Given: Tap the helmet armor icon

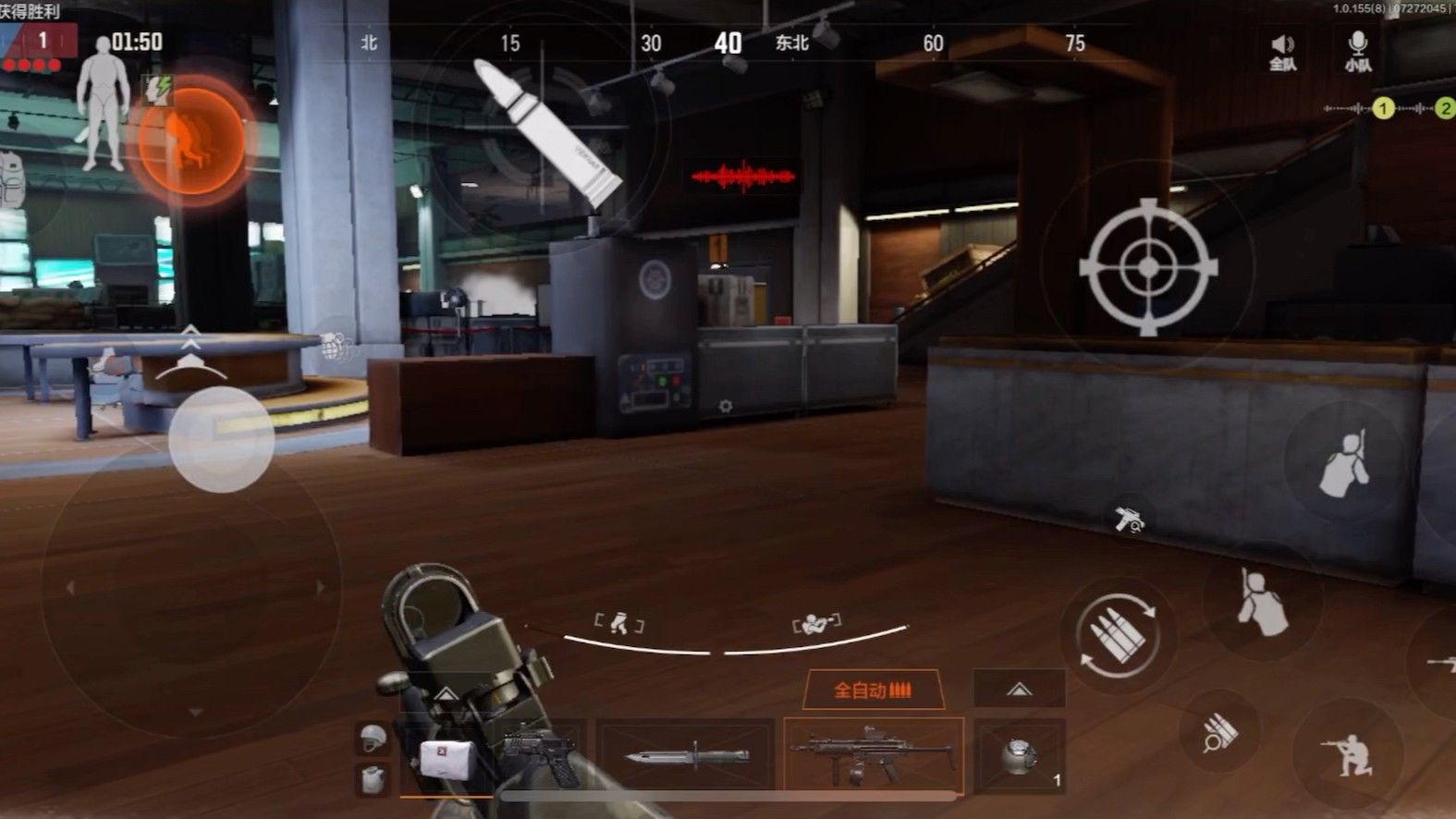Looking at the screenshot, I should point(373,738).
